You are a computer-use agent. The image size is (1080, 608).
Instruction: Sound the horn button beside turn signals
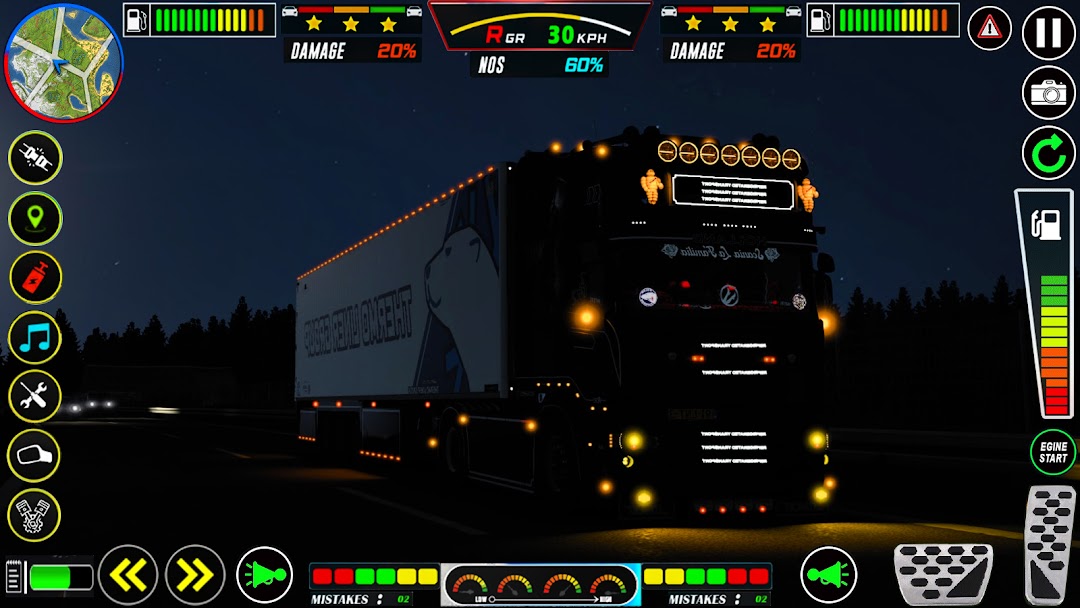point(264,575)
